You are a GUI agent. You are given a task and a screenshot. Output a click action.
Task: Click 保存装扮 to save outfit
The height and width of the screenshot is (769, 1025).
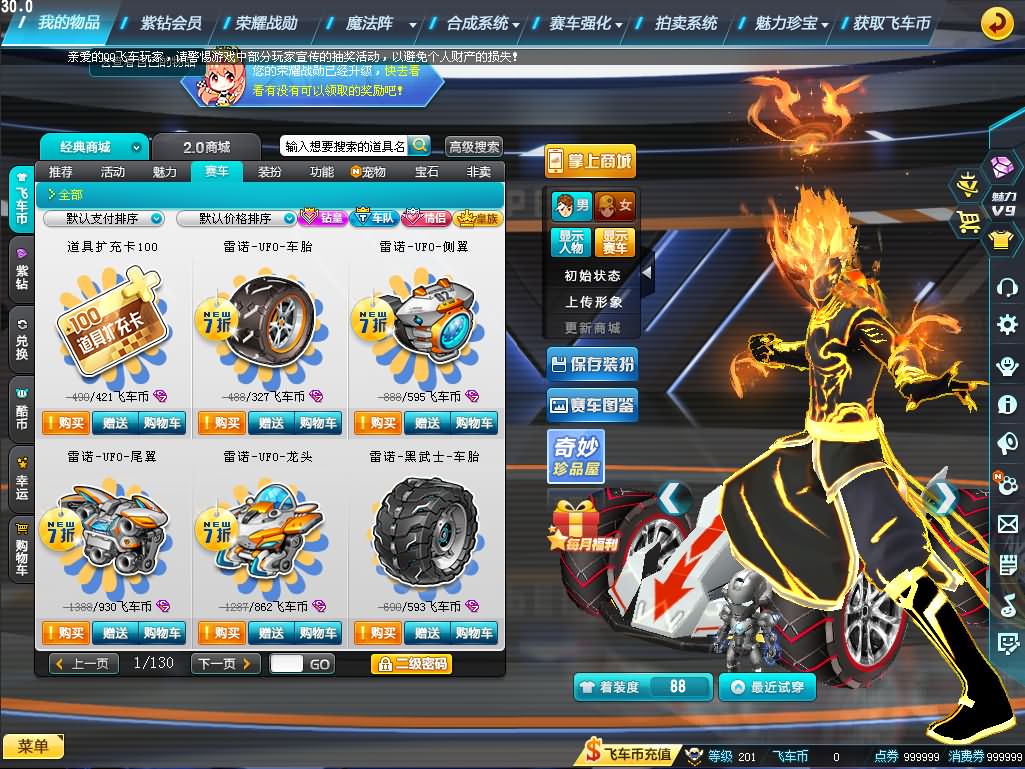[591, 364]
